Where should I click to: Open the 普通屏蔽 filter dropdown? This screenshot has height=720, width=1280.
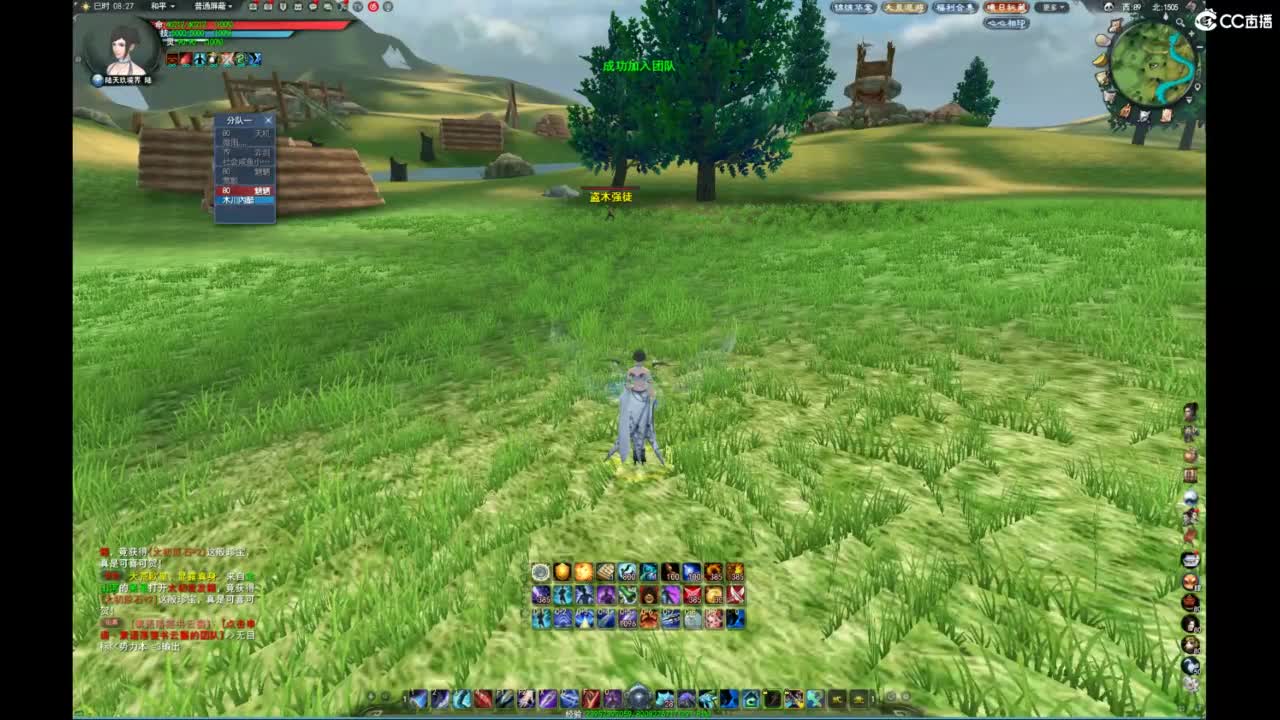tap(210, 7)
